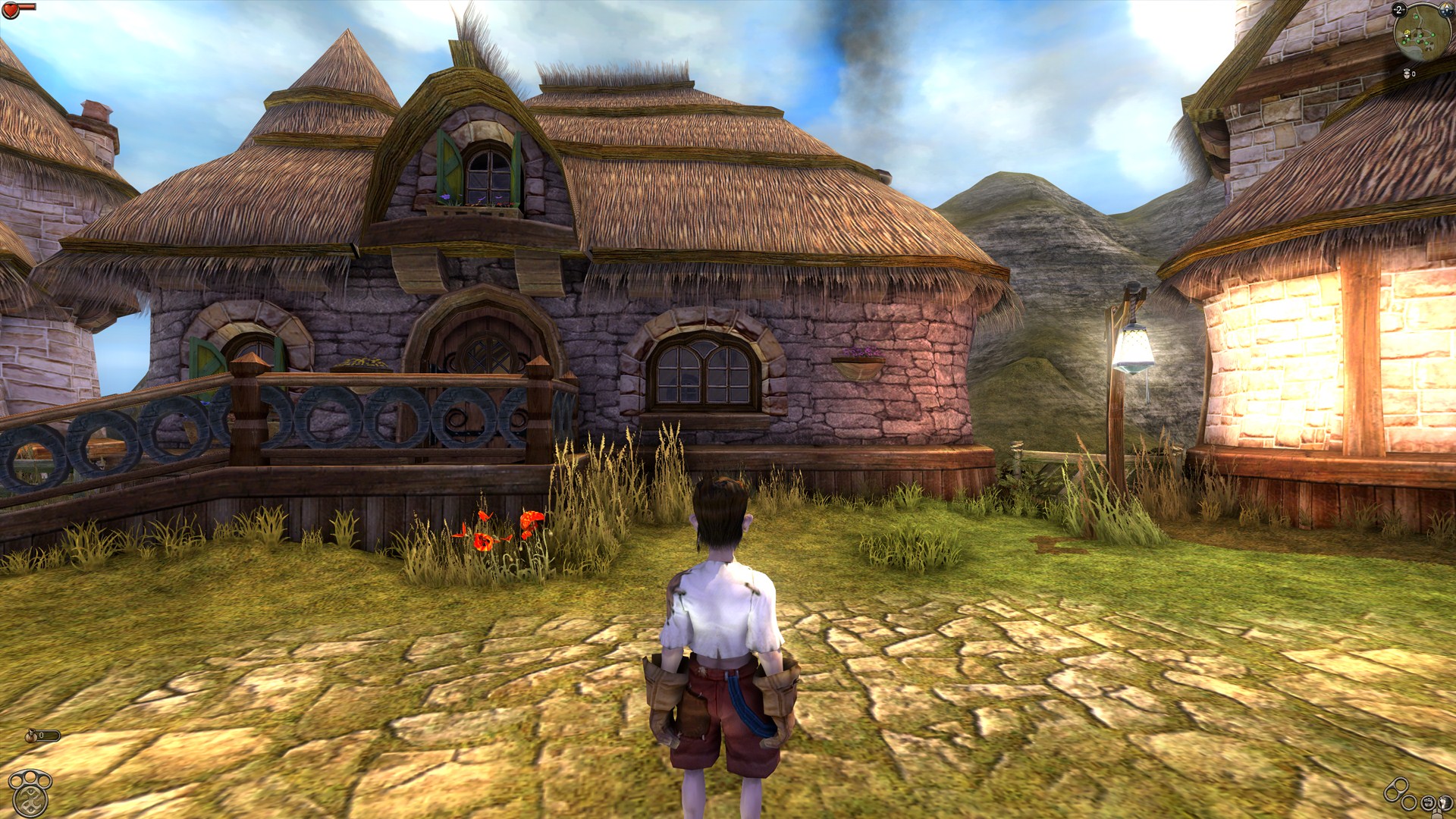Click the halo morality indicator
Screen dimensions: 1456x819
coord(1407,72)
